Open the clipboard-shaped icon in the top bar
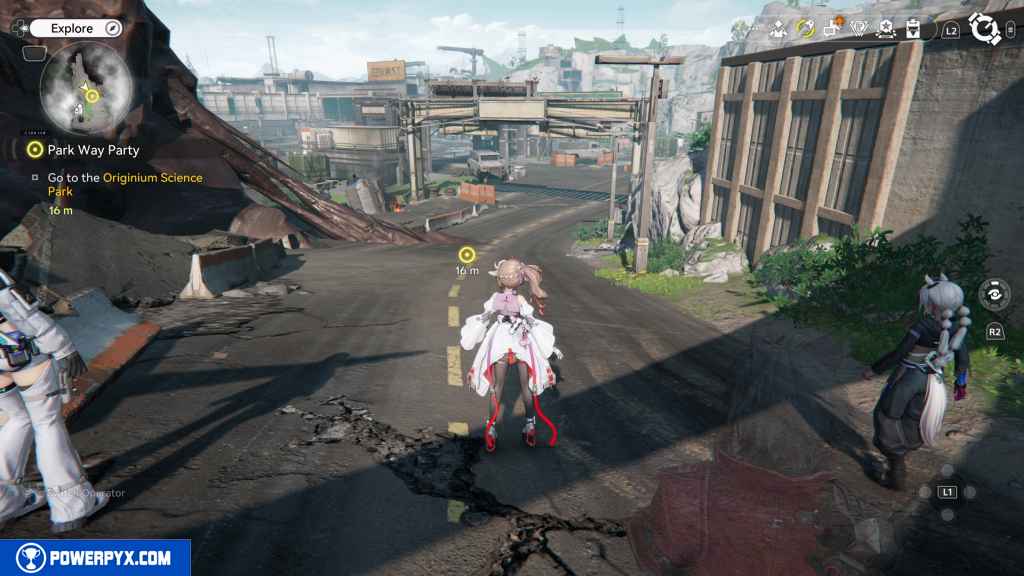 (912, 29)
